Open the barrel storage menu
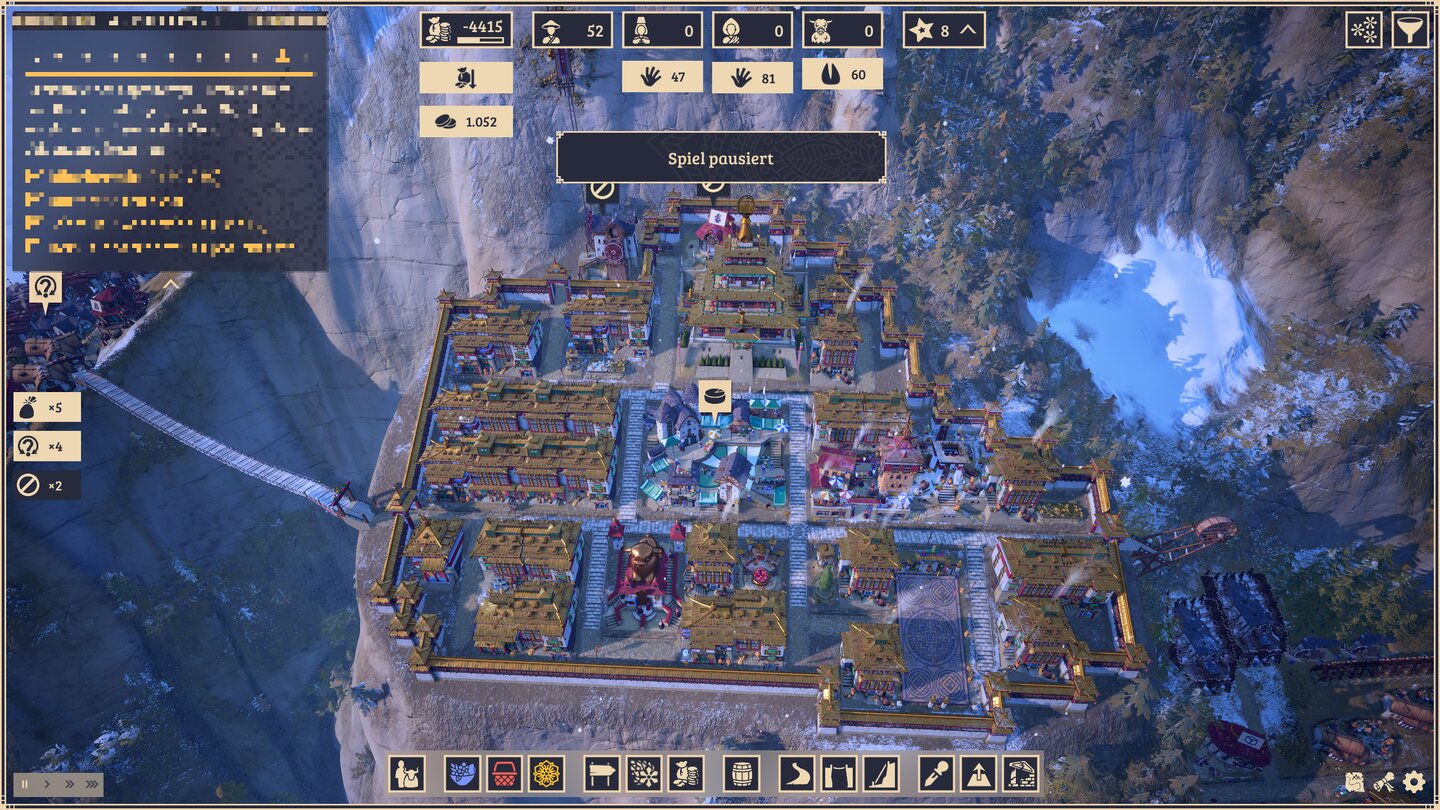1440x810 pixels. [x=741, y=774]
